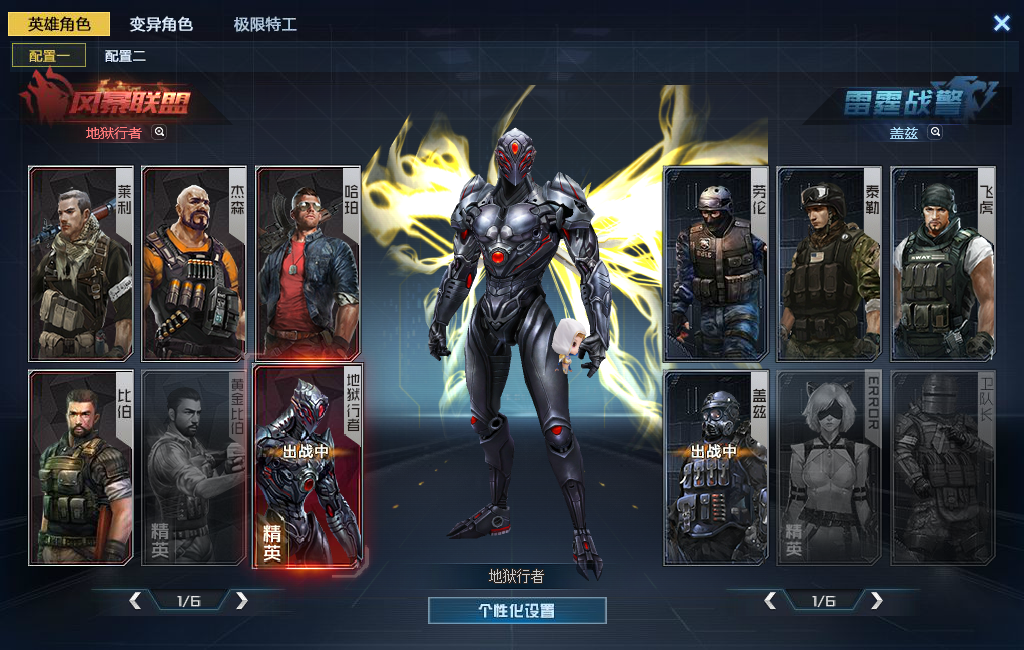Switch to the 英雄角色 tab
Viewport: 1024px width, 650px height.
coord(59,24)
